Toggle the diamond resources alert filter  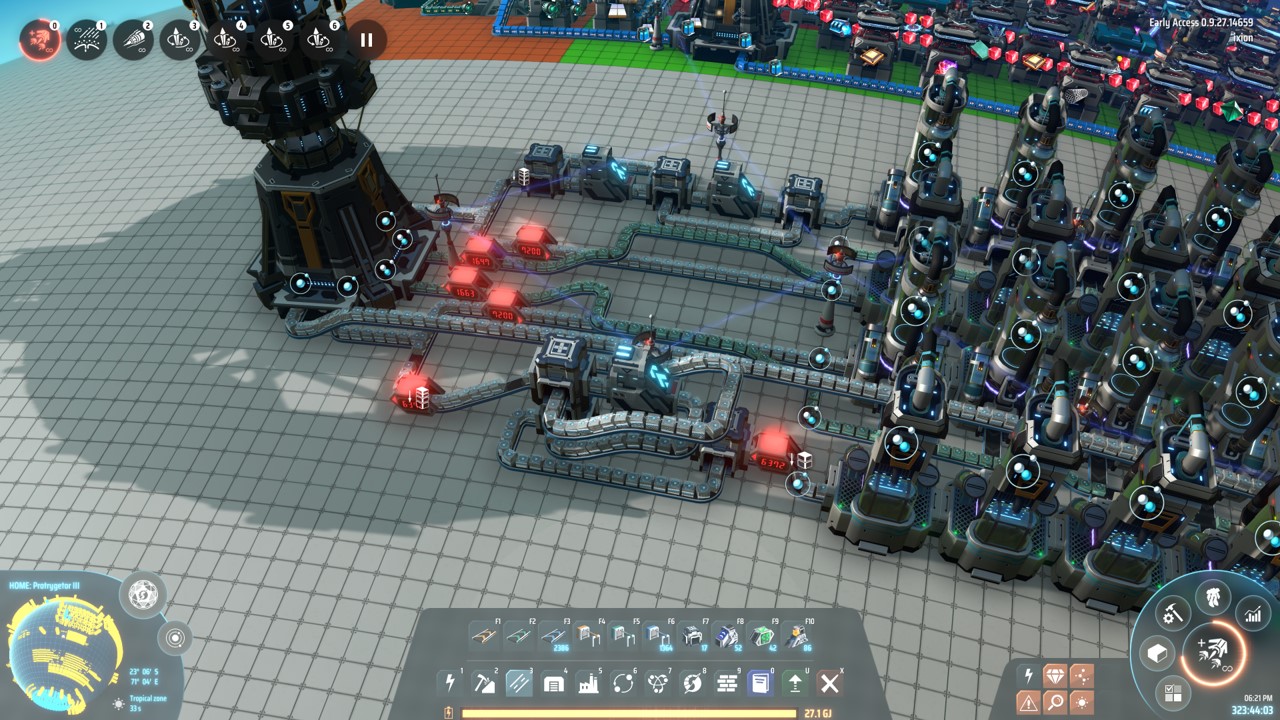click(1056, 676)
